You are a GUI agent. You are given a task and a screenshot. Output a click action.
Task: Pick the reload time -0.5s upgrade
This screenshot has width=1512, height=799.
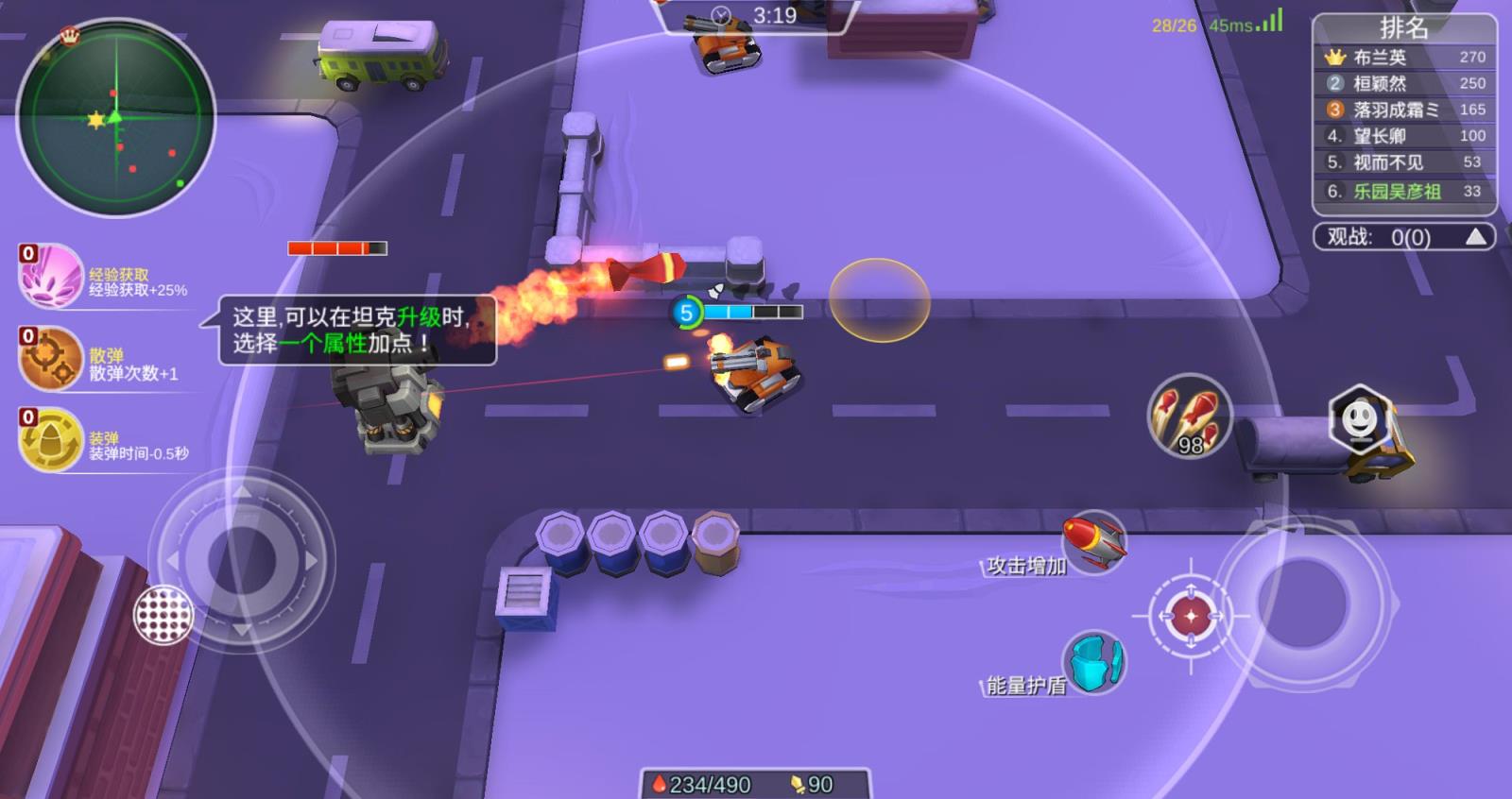point(52,440)
